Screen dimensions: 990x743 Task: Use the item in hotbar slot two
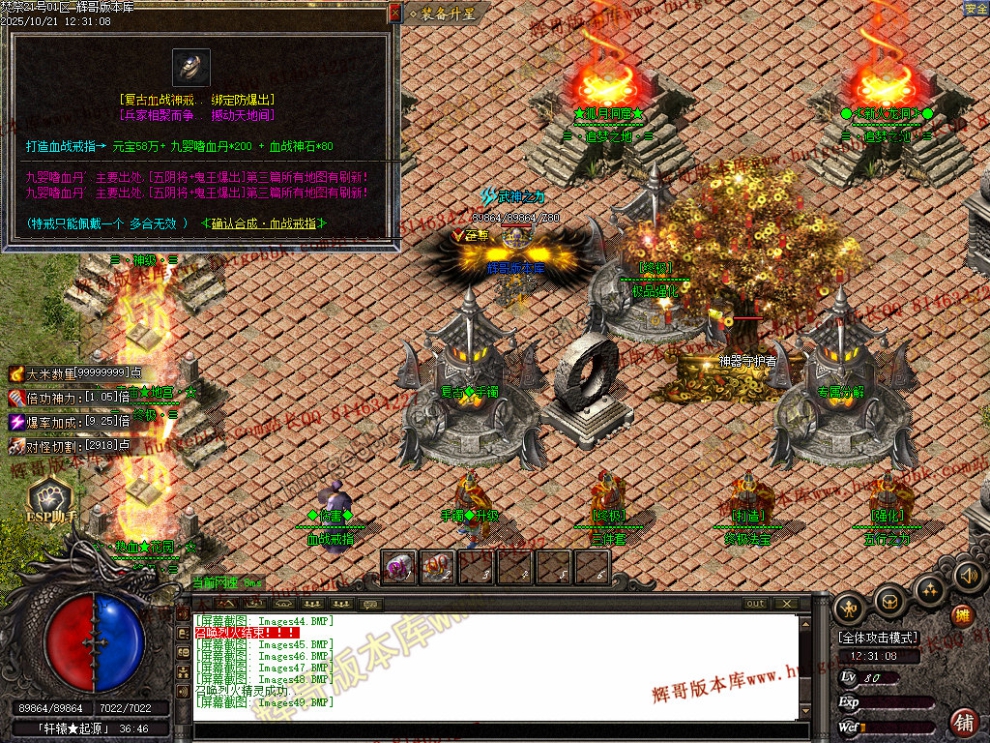pos(437,567)
